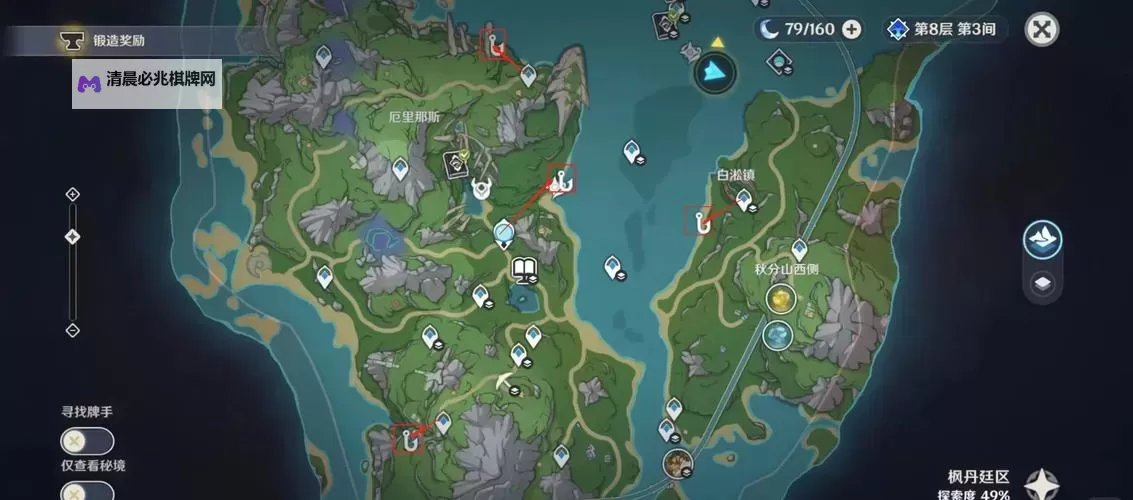Switch map layer using the stacked-layers button
The image size is (1133, 500).
(x=1042, y=284)
